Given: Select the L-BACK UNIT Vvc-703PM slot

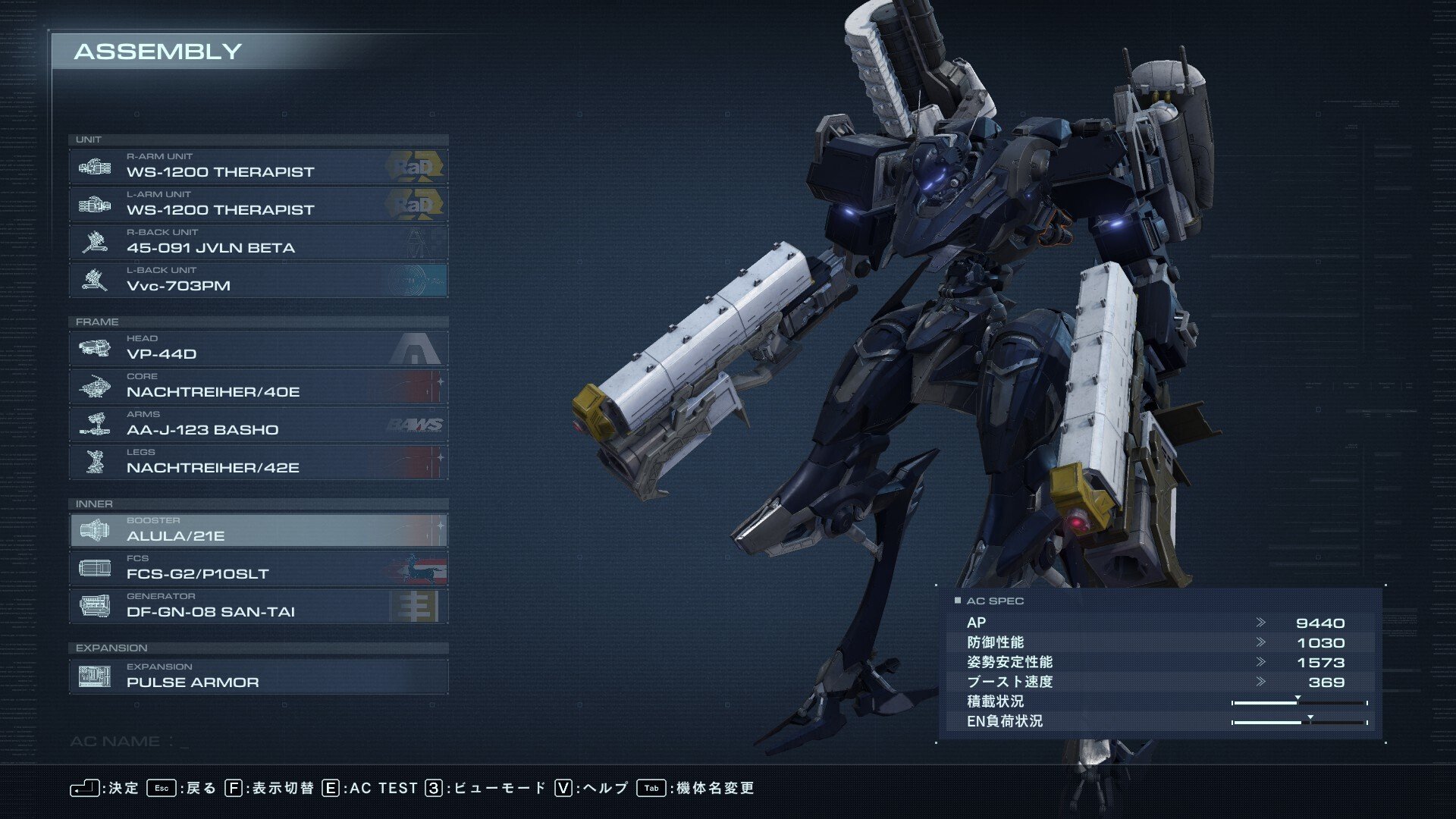Looking at the screenshot, I should 258,280.
